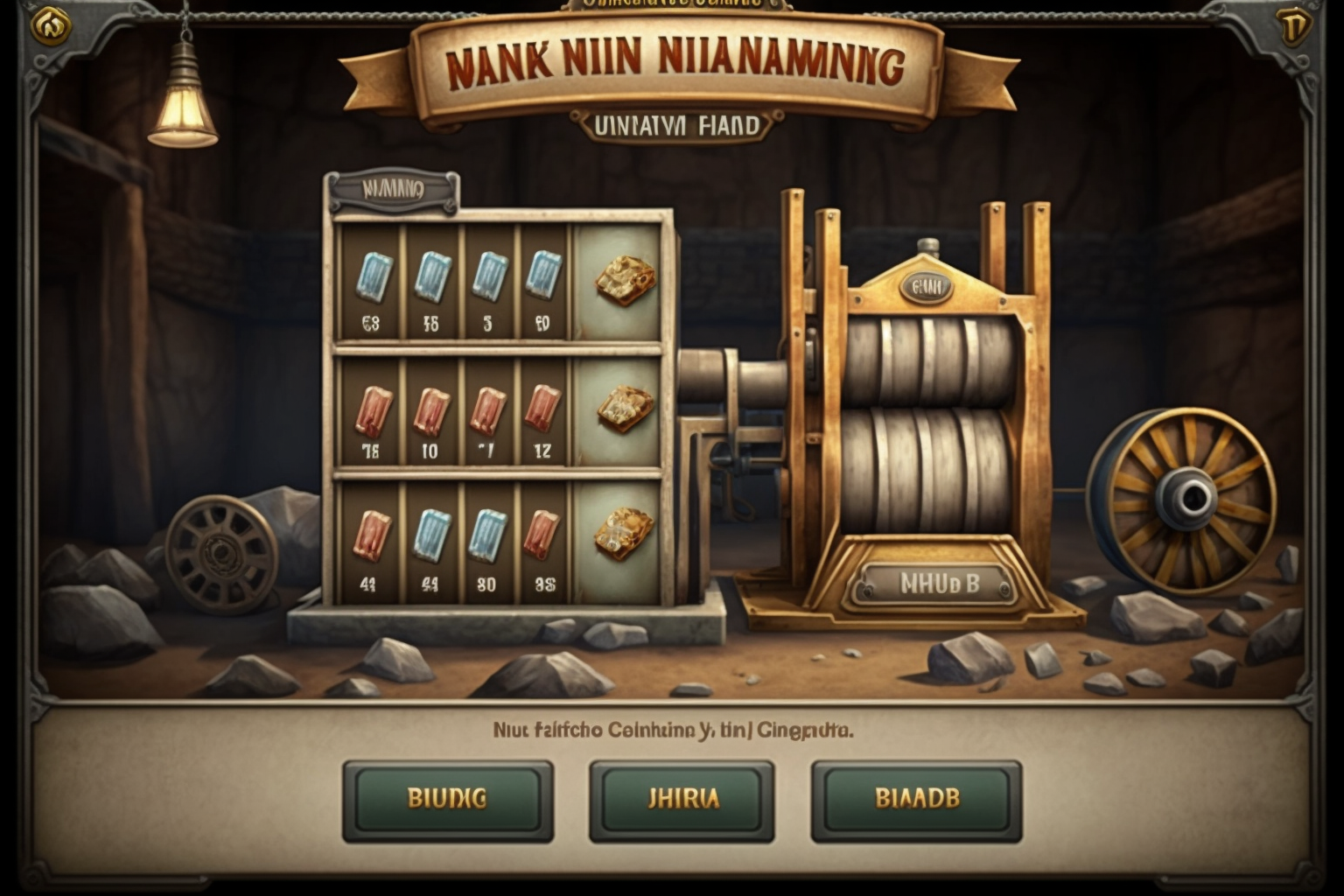Select the red ore valued 44 in bottom-left cell

[371, 534]
